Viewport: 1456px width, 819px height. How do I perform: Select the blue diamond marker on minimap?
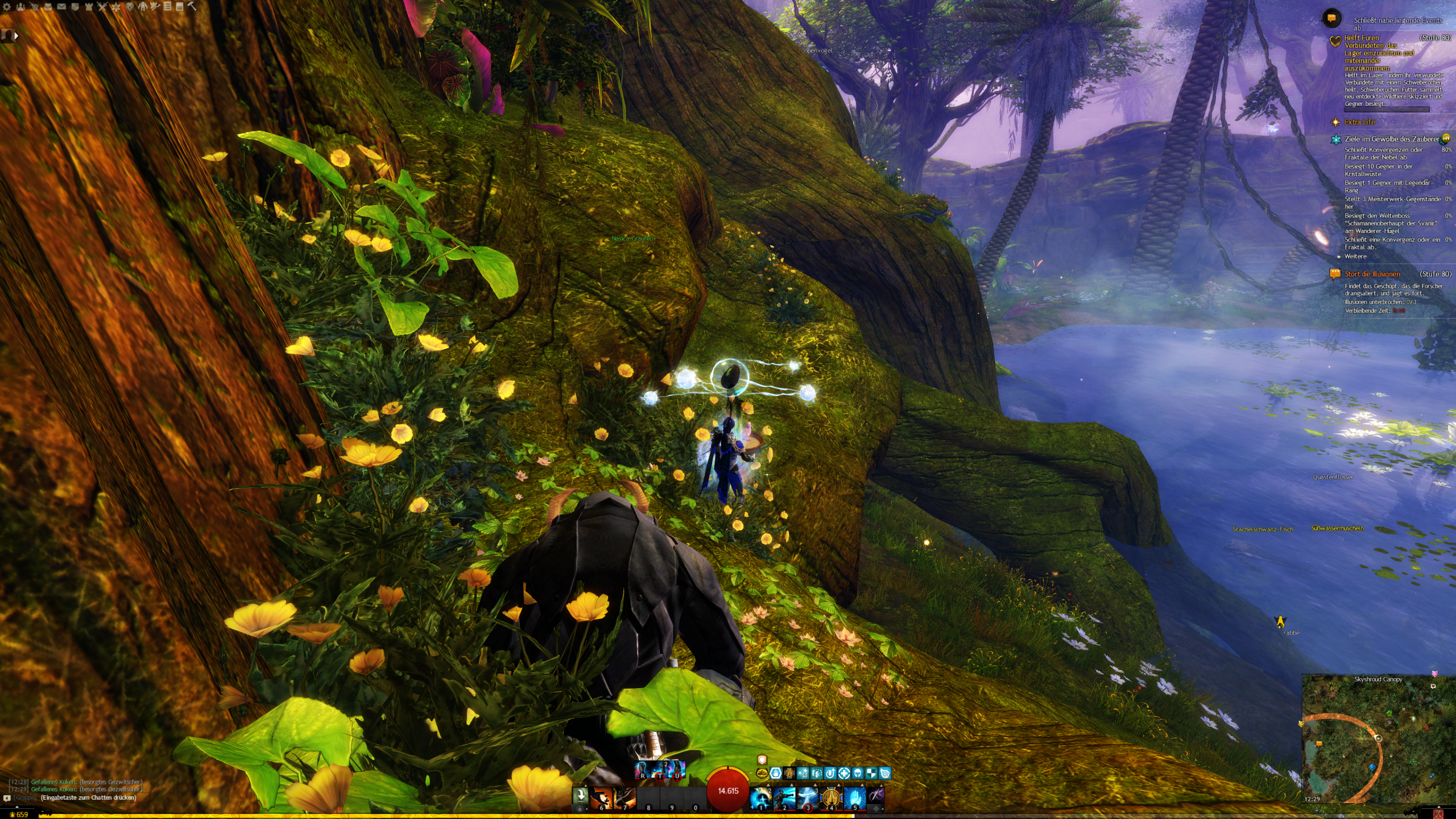pos(1372,767)
